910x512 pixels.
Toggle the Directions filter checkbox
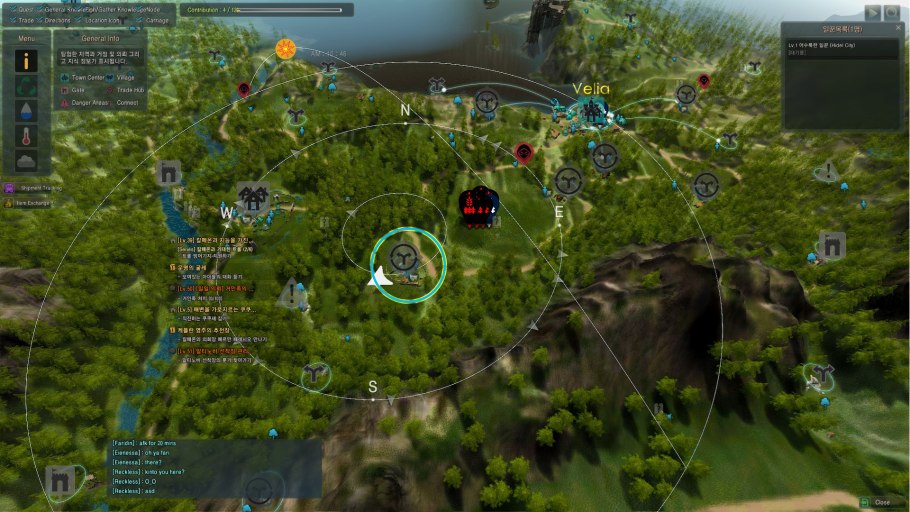pos(38,20)
